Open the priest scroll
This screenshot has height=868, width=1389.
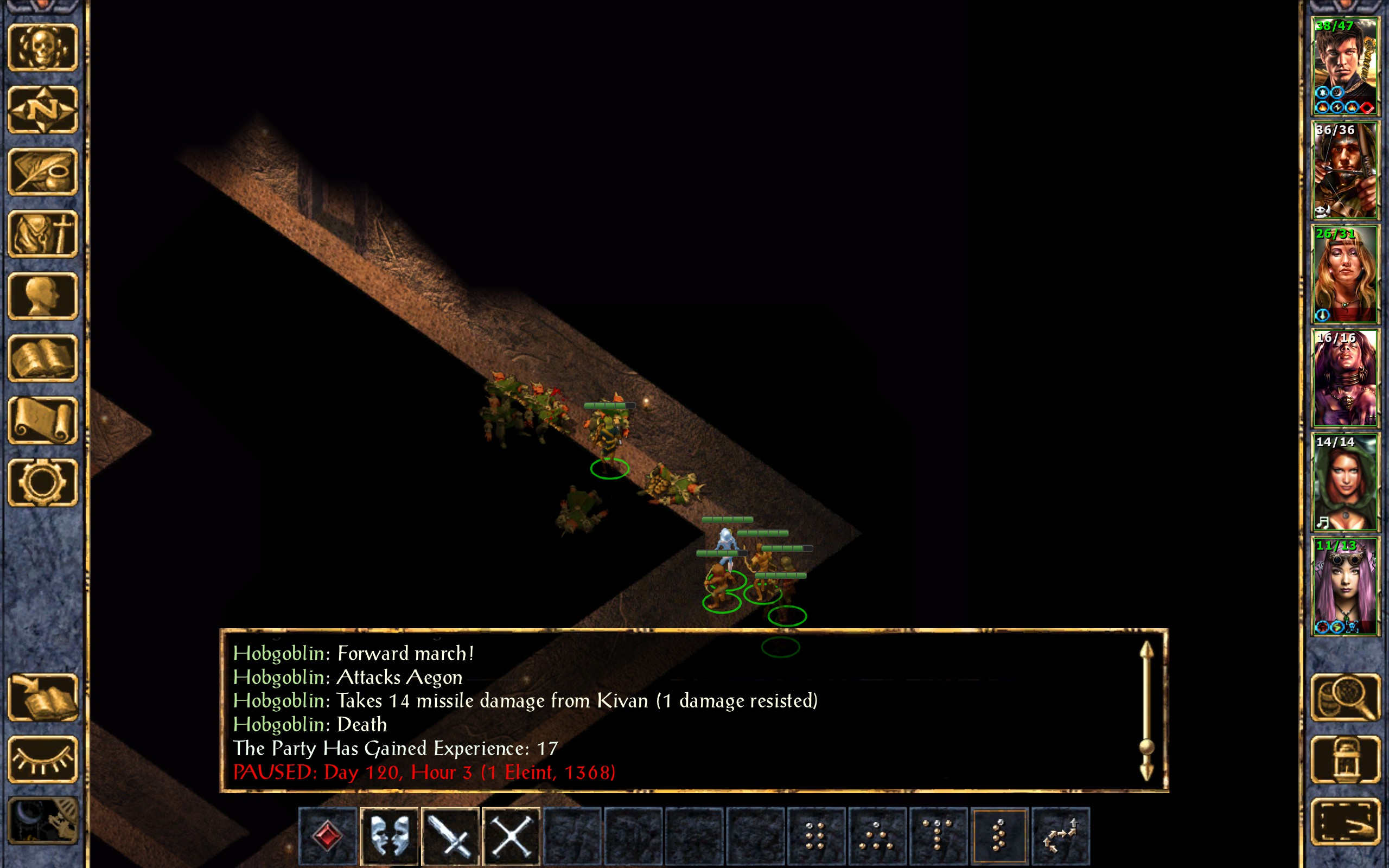[x=43, y=420]
